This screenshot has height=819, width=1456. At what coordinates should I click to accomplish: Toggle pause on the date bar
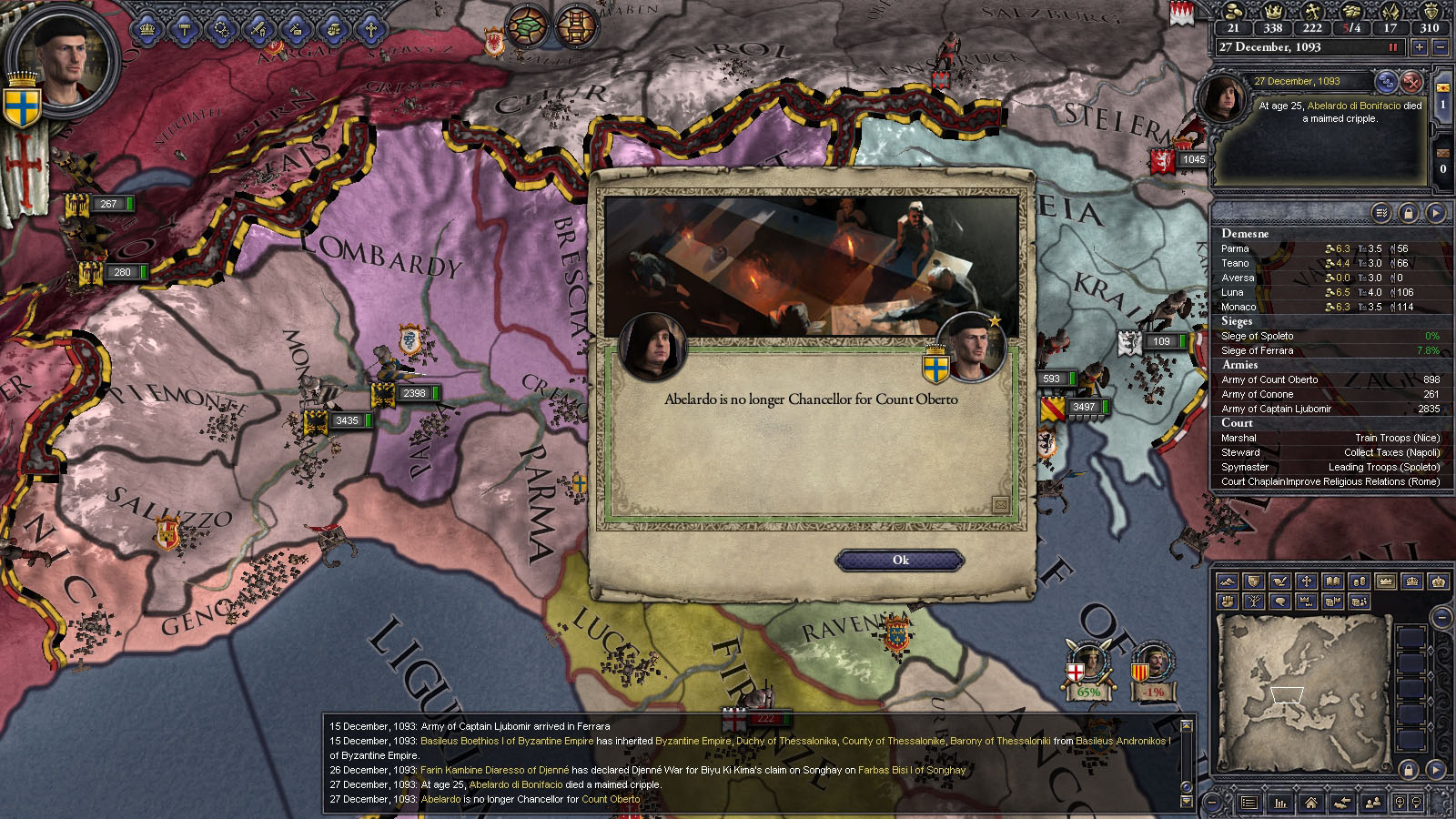point(1392,47)
